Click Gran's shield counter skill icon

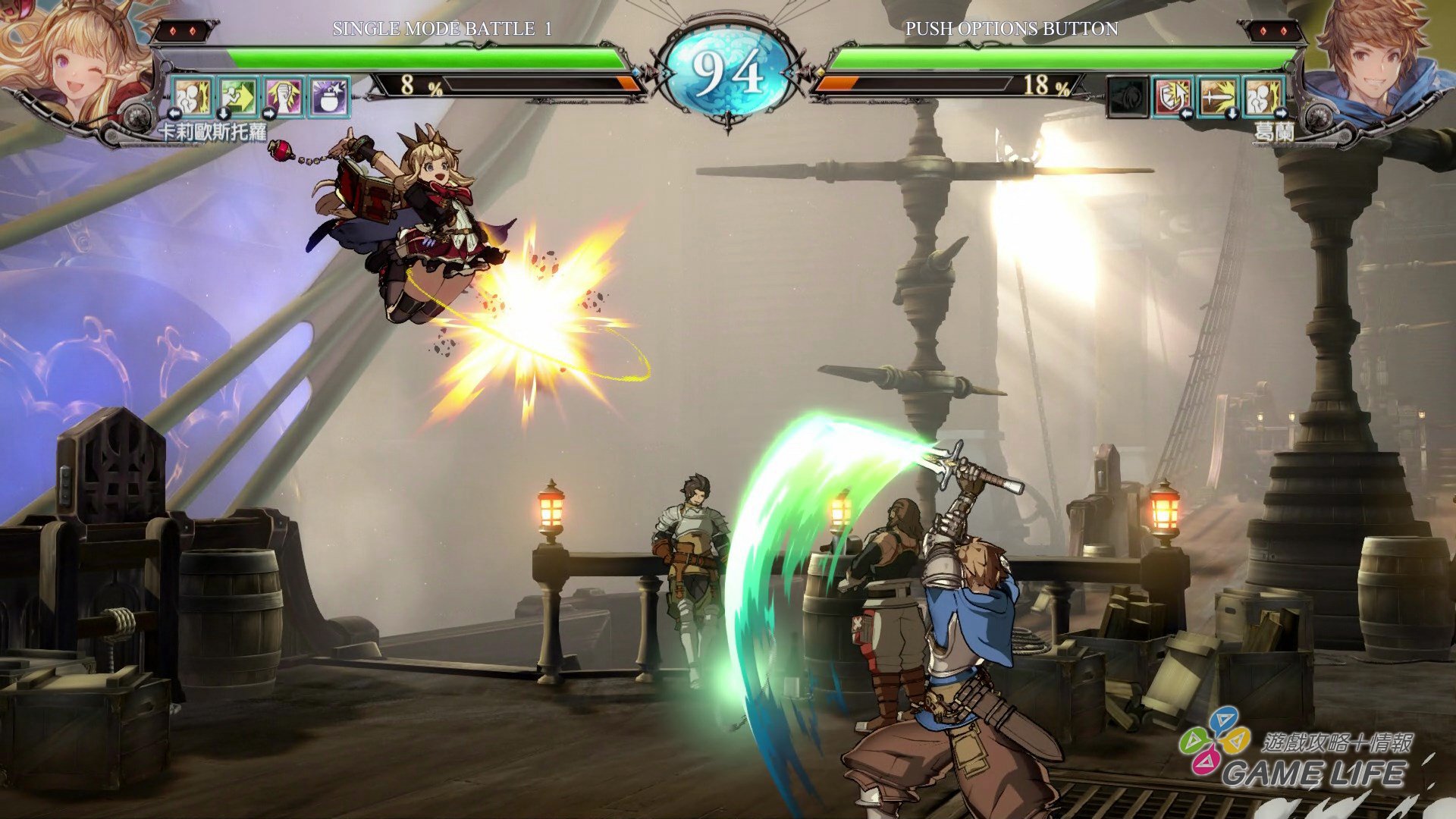click(1172, 96)
